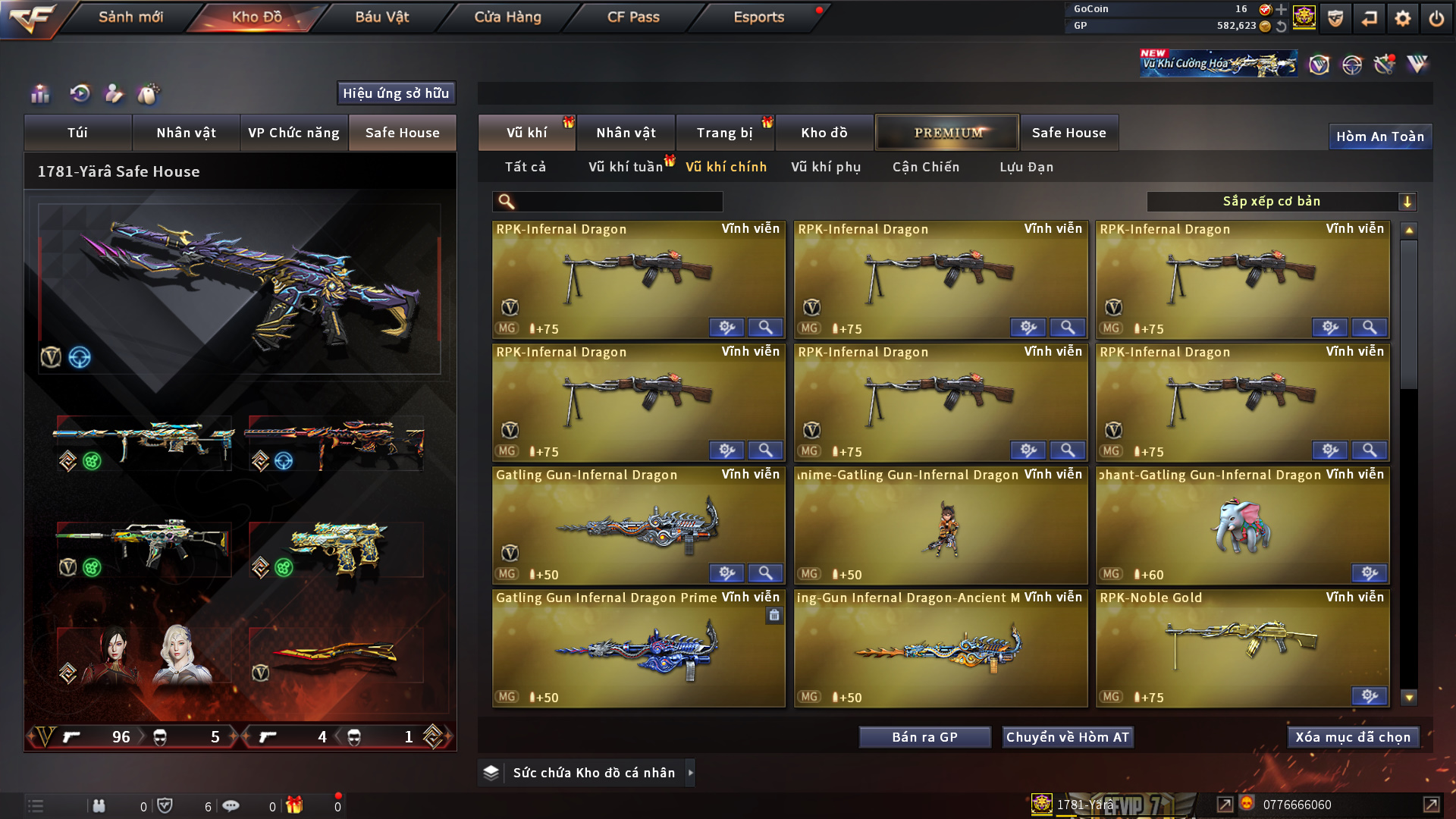Click the item search field
Screen dimensions: 1456x819
click(618, 202)
